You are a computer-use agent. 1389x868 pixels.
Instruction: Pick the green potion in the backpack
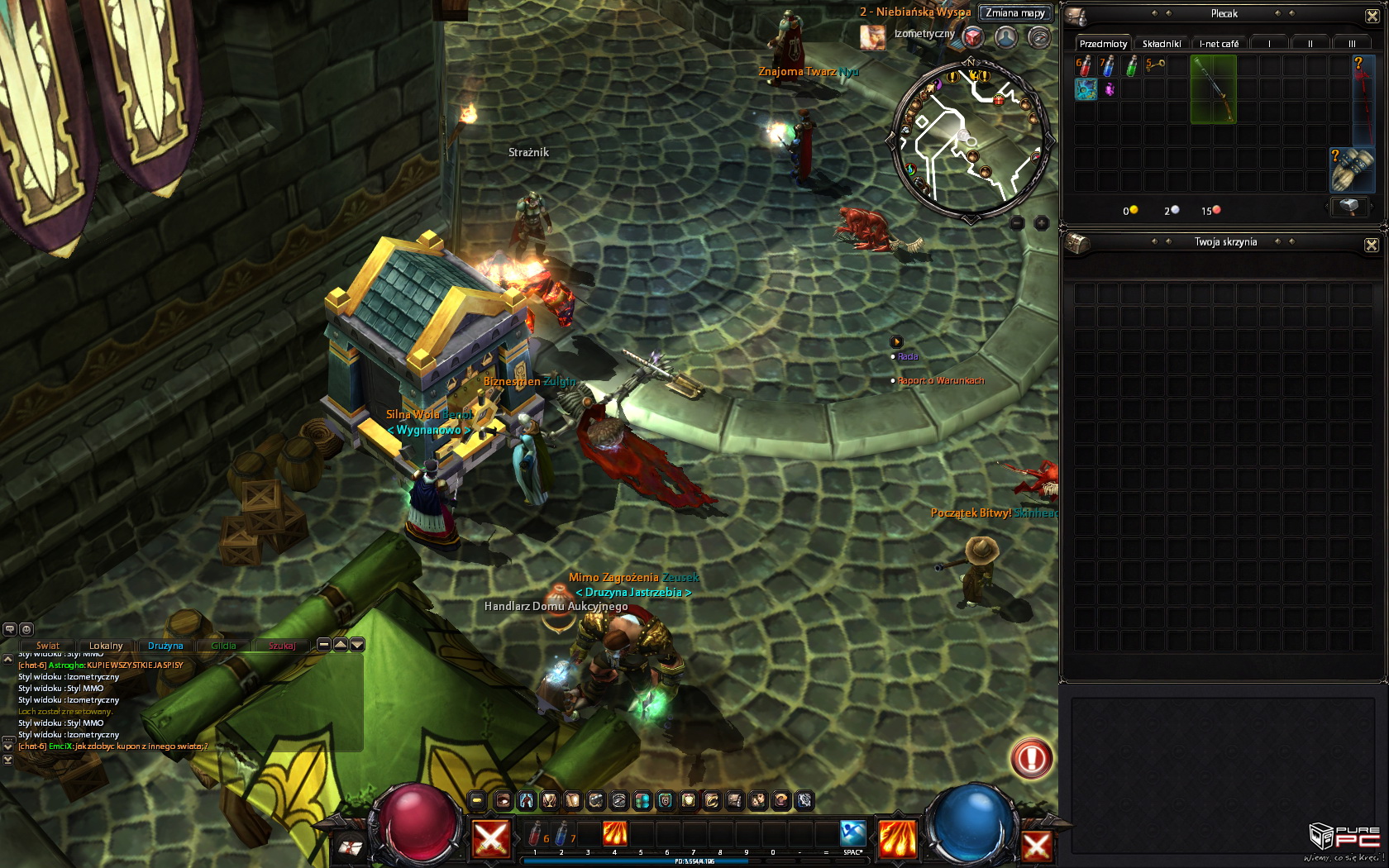1132,66
